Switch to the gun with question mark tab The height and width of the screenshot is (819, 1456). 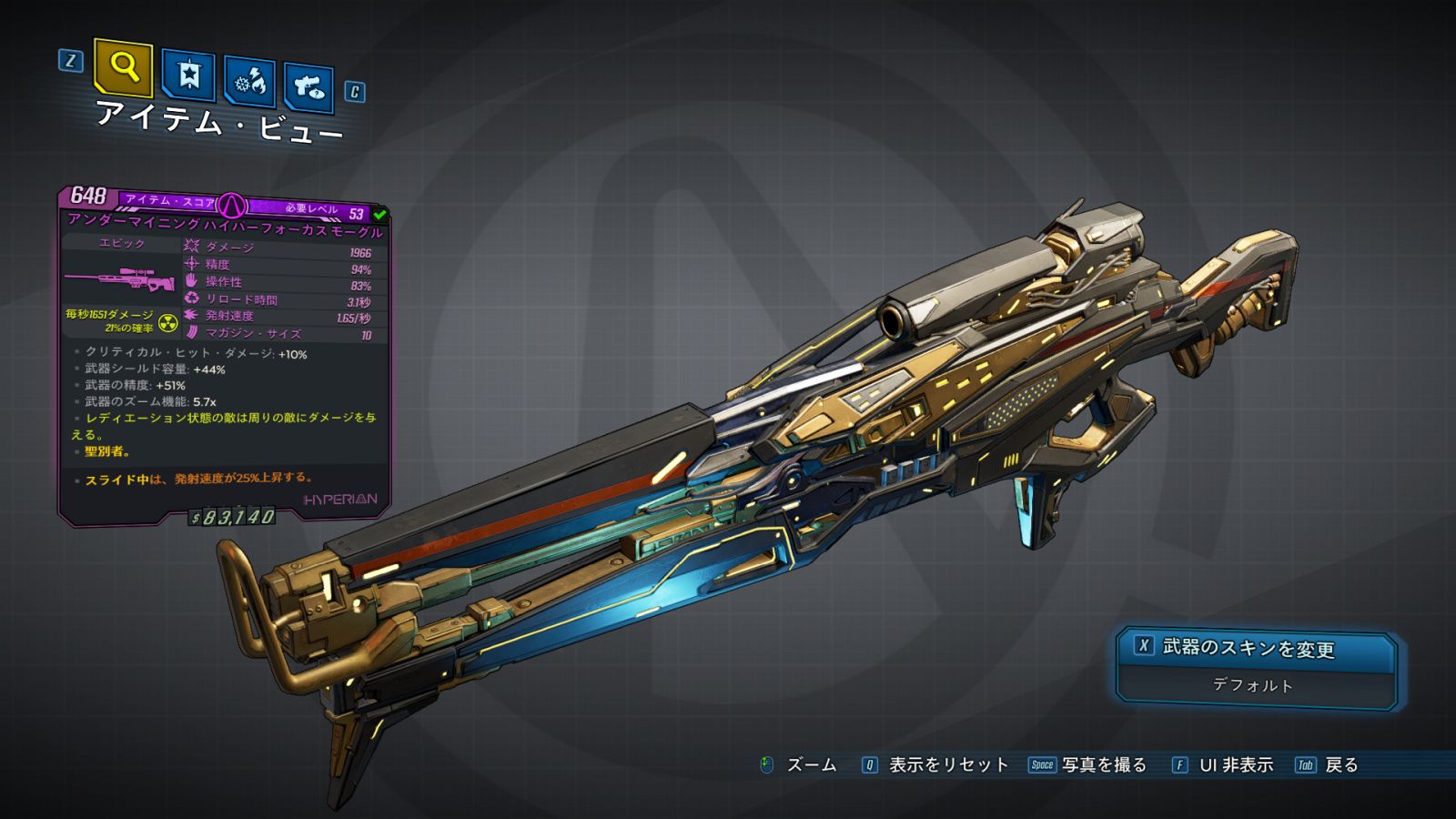pos(308,87)
